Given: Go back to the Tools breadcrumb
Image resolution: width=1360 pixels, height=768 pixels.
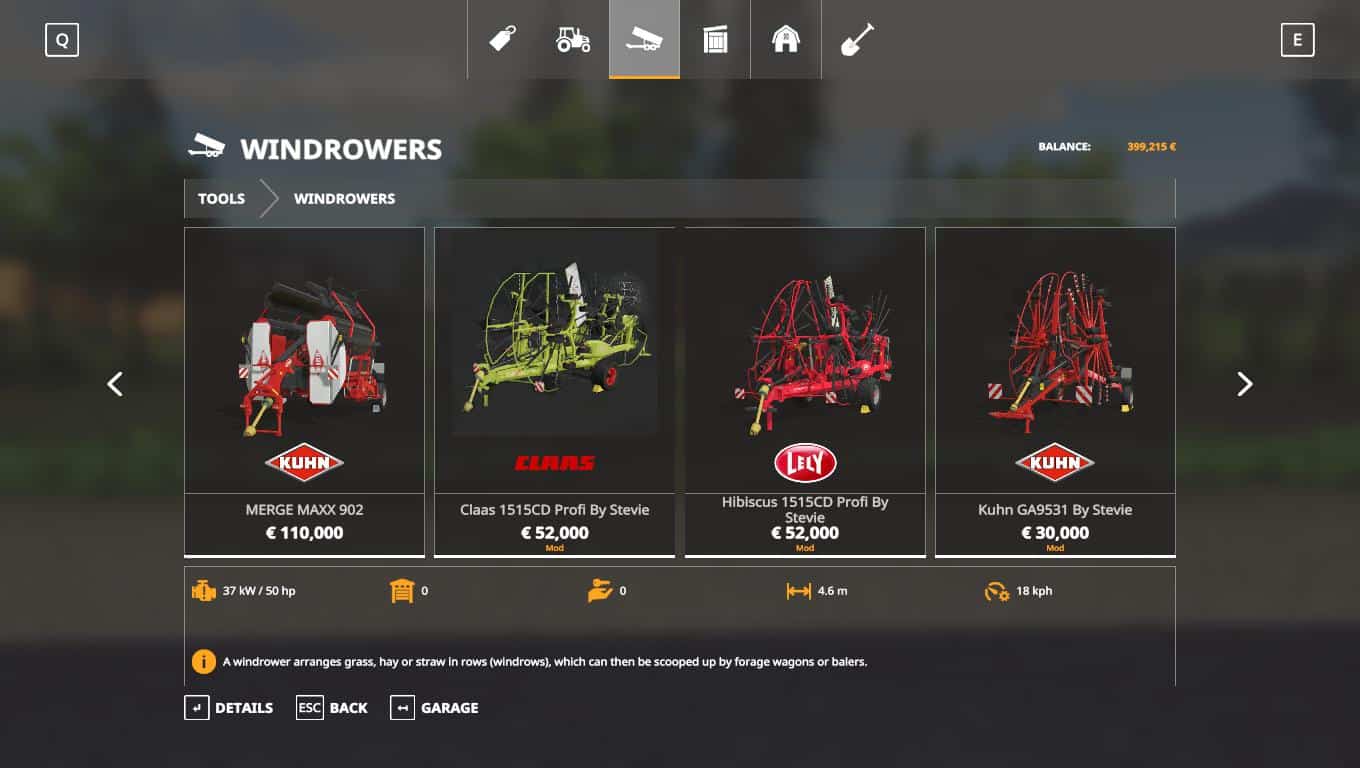Looking at the screenshot, I should pos(221,198).
